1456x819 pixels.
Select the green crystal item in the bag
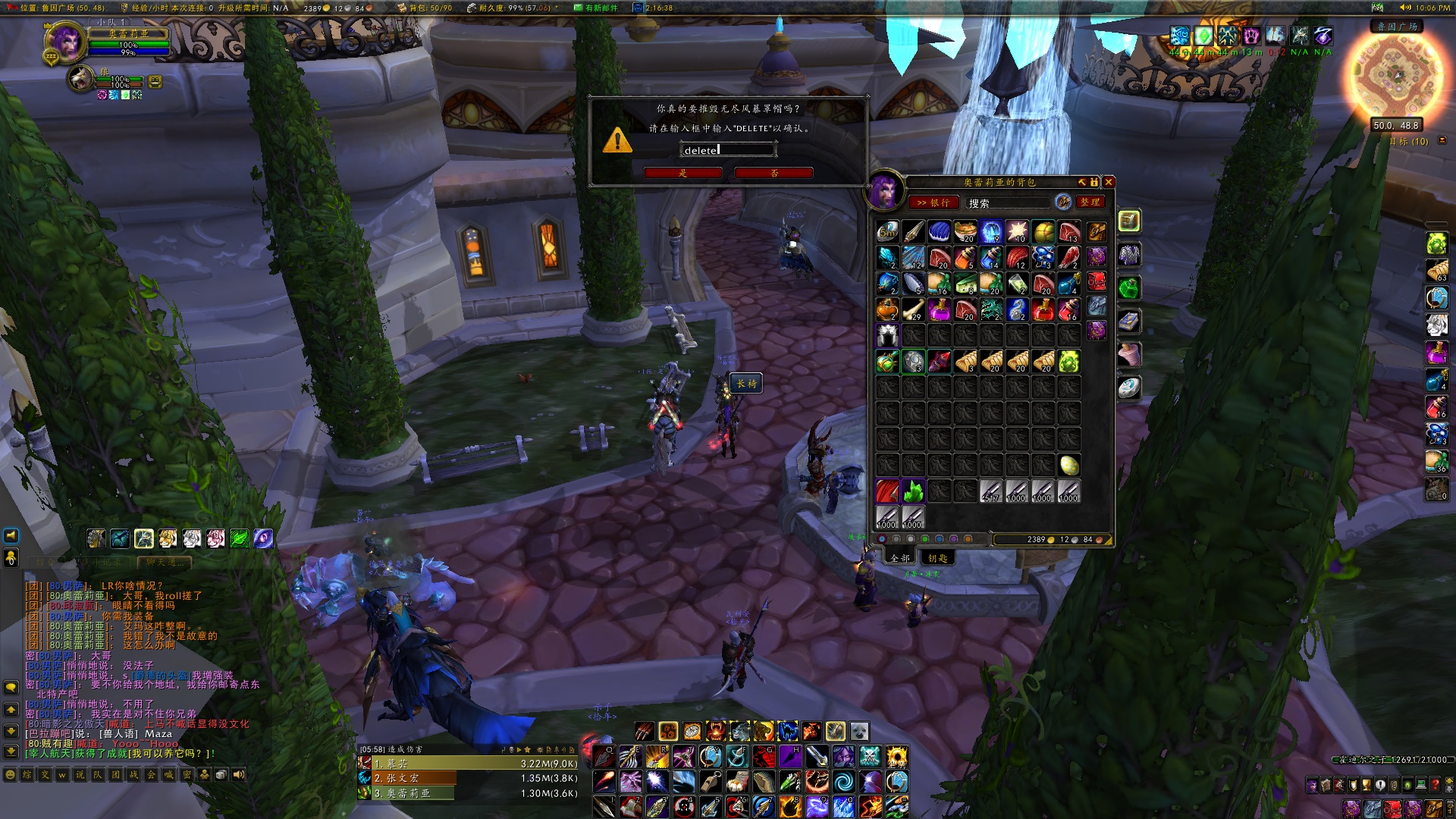914,491
